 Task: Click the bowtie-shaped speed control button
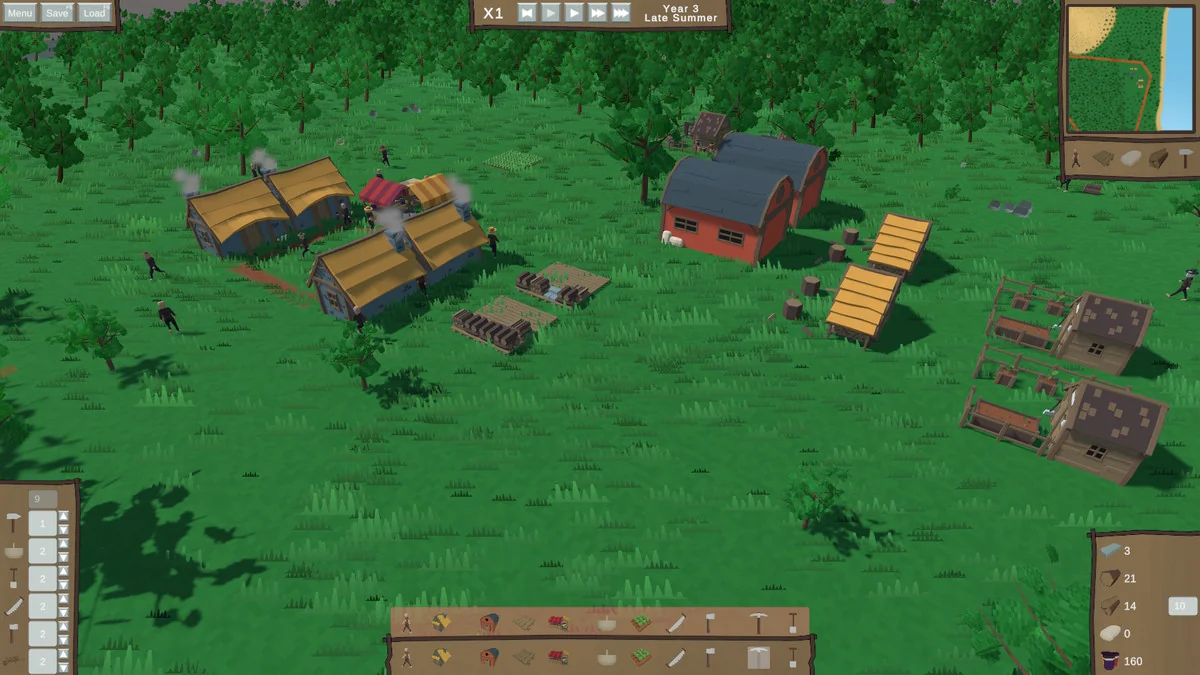527,13
